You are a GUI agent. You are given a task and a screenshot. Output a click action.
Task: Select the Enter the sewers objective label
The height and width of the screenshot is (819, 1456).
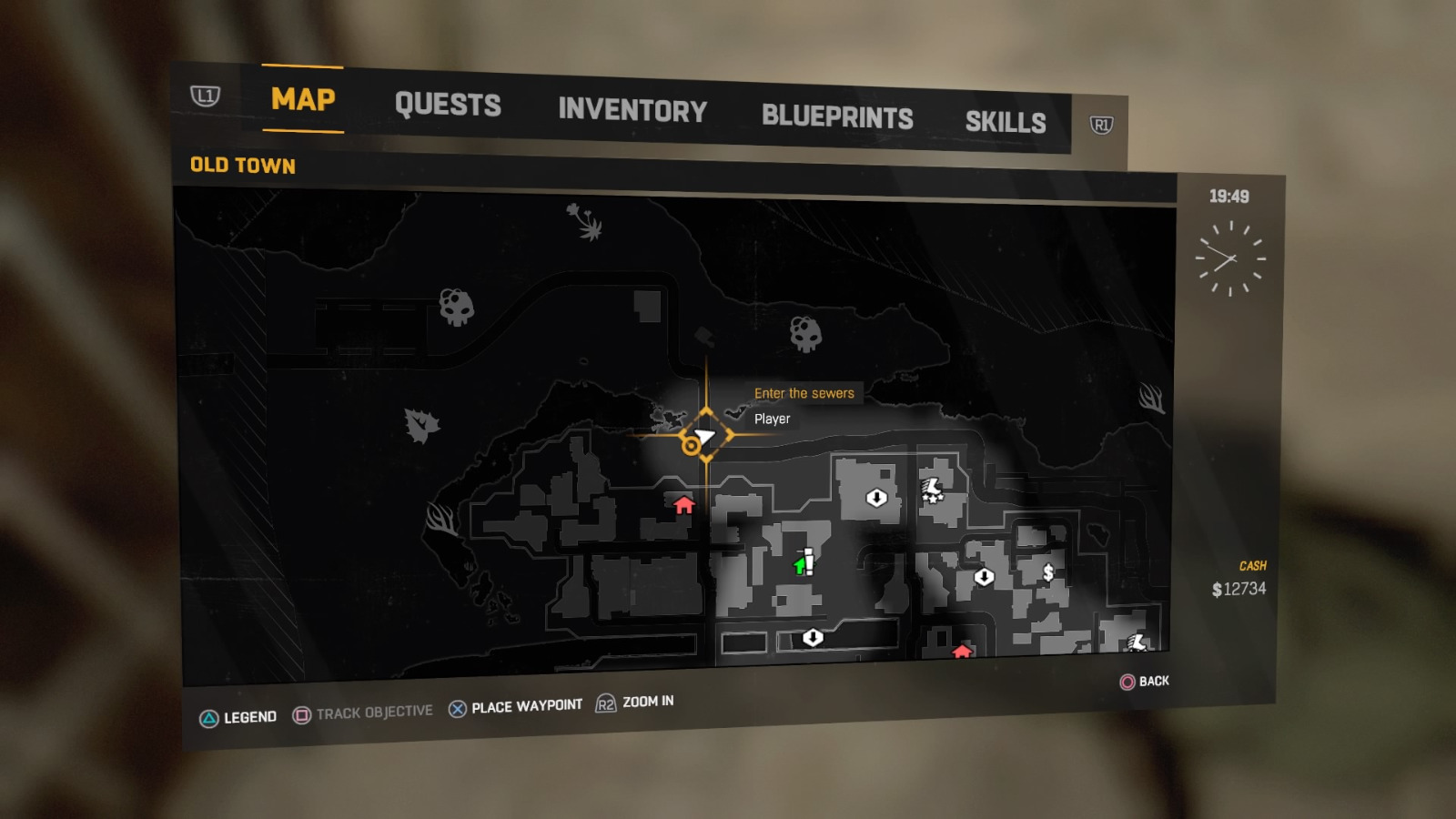point(803,393)
